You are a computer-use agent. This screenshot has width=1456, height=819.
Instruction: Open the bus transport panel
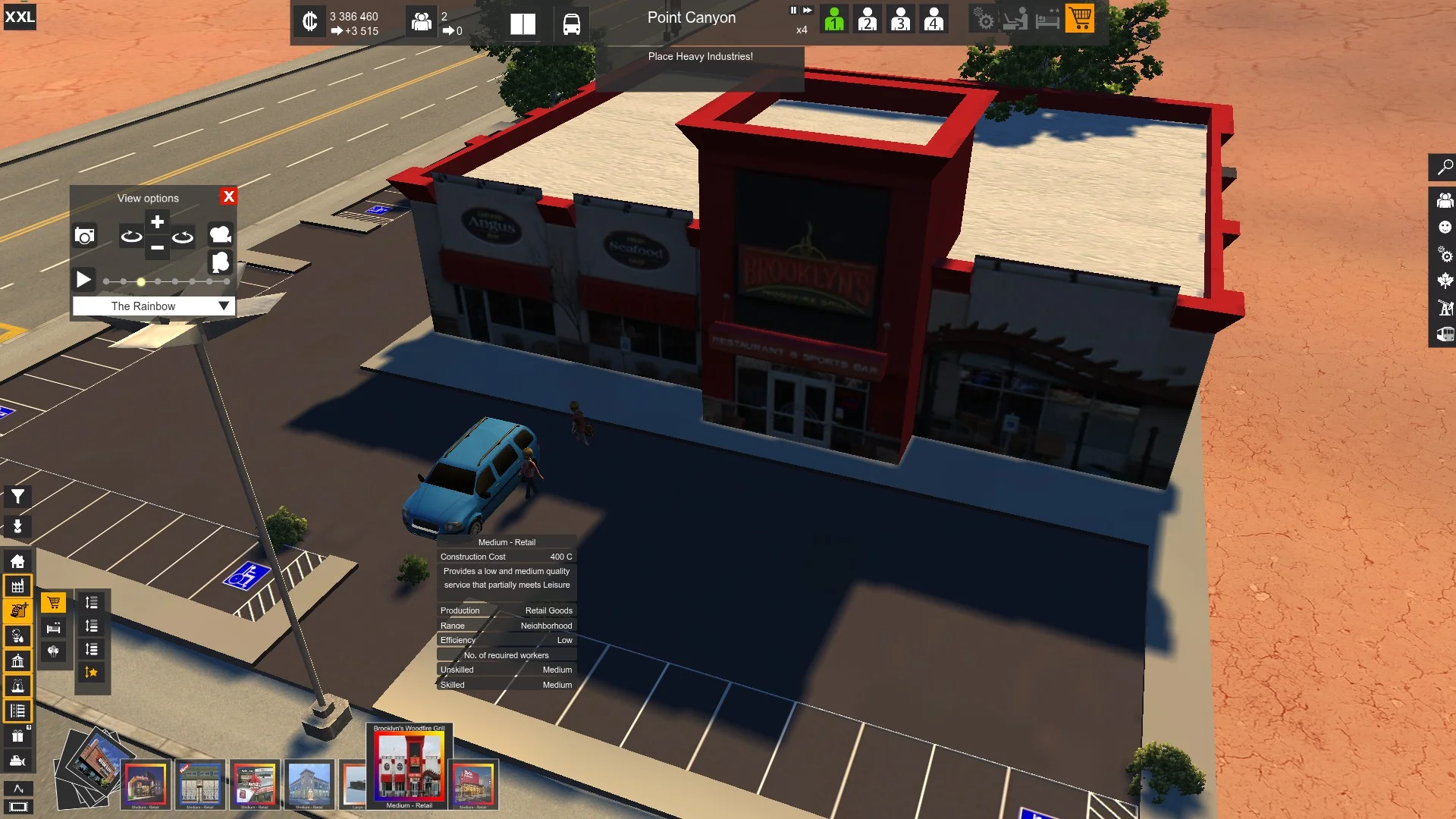click(572, 24)
